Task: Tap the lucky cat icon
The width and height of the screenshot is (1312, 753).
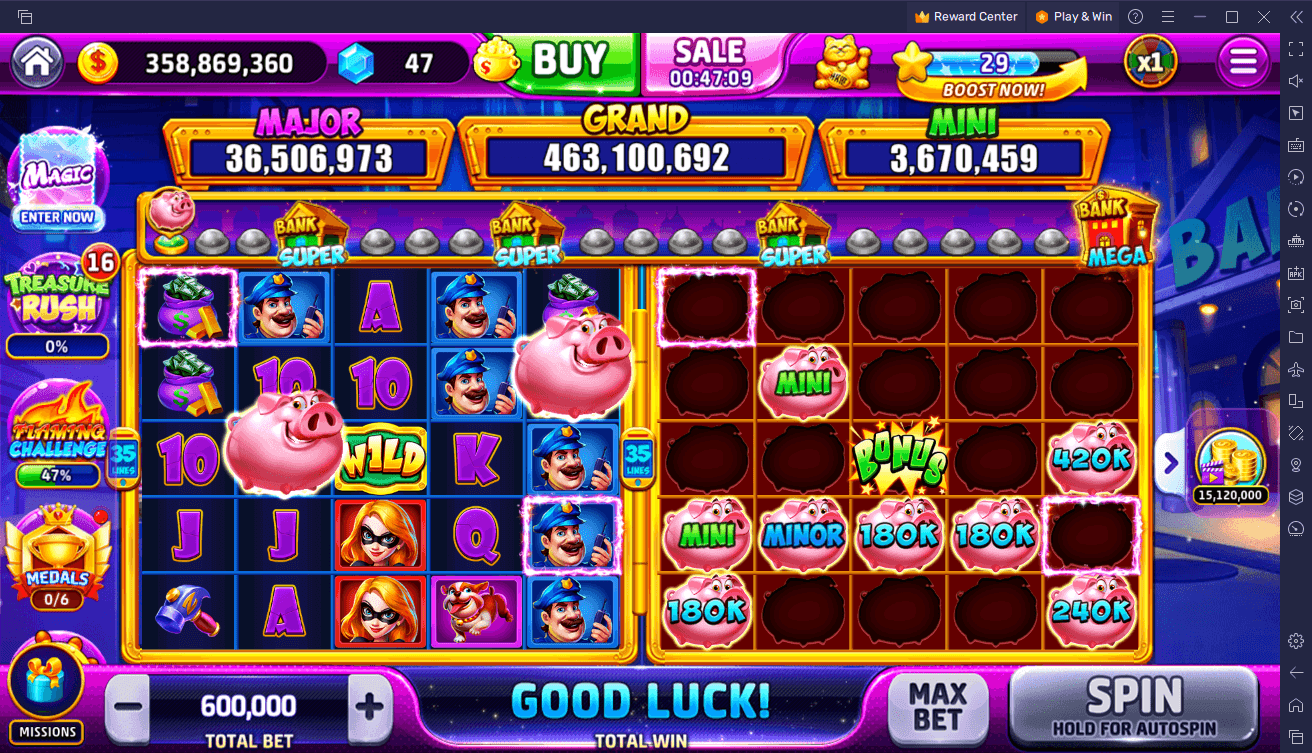Action: pos(841,62)
